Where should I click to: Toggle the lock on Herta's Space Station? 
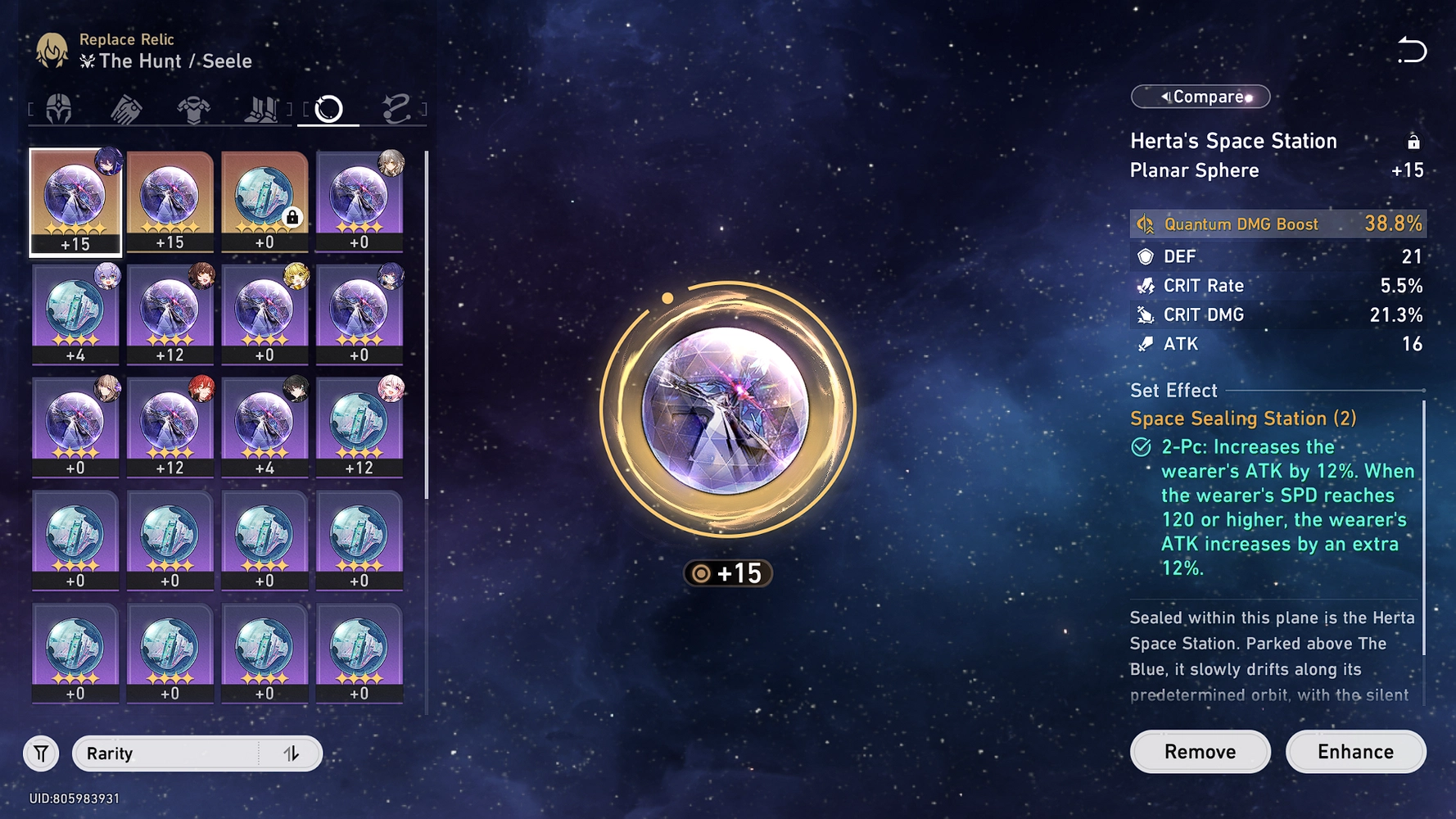click(1415, 140)
